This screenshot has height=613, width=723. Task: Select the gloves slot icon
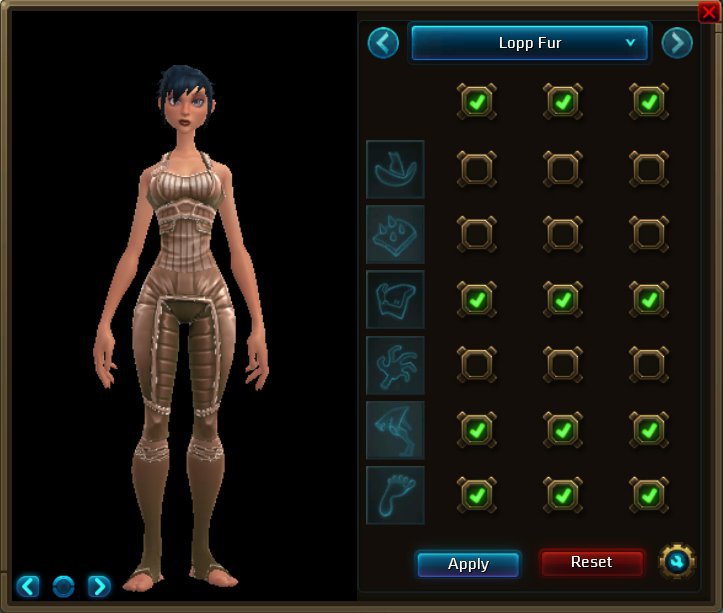(x=395, y=365)
